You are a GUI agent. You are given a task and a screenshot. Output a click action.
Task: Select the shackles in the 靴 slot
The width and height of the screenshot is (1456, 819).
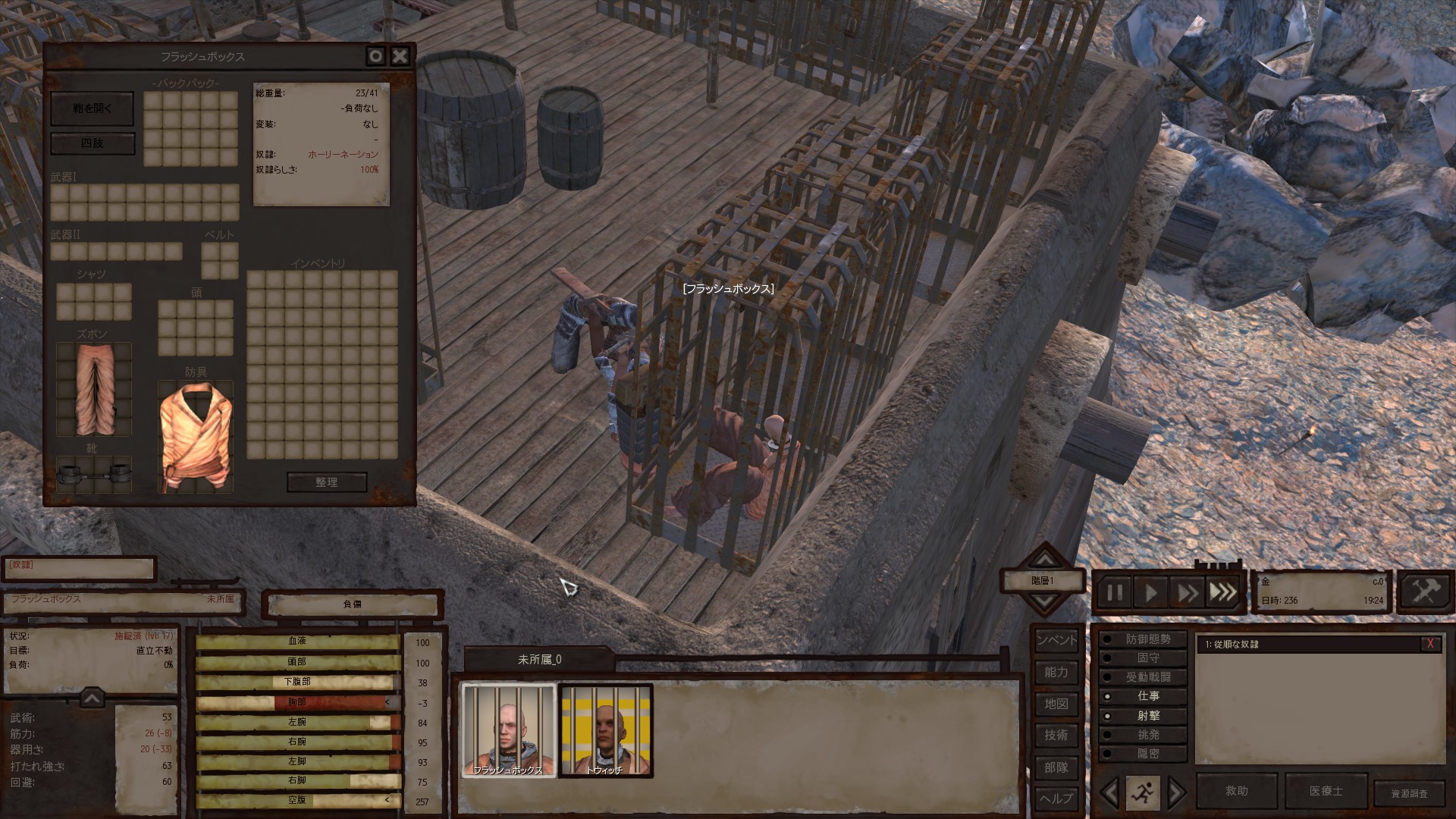point(93,475)
